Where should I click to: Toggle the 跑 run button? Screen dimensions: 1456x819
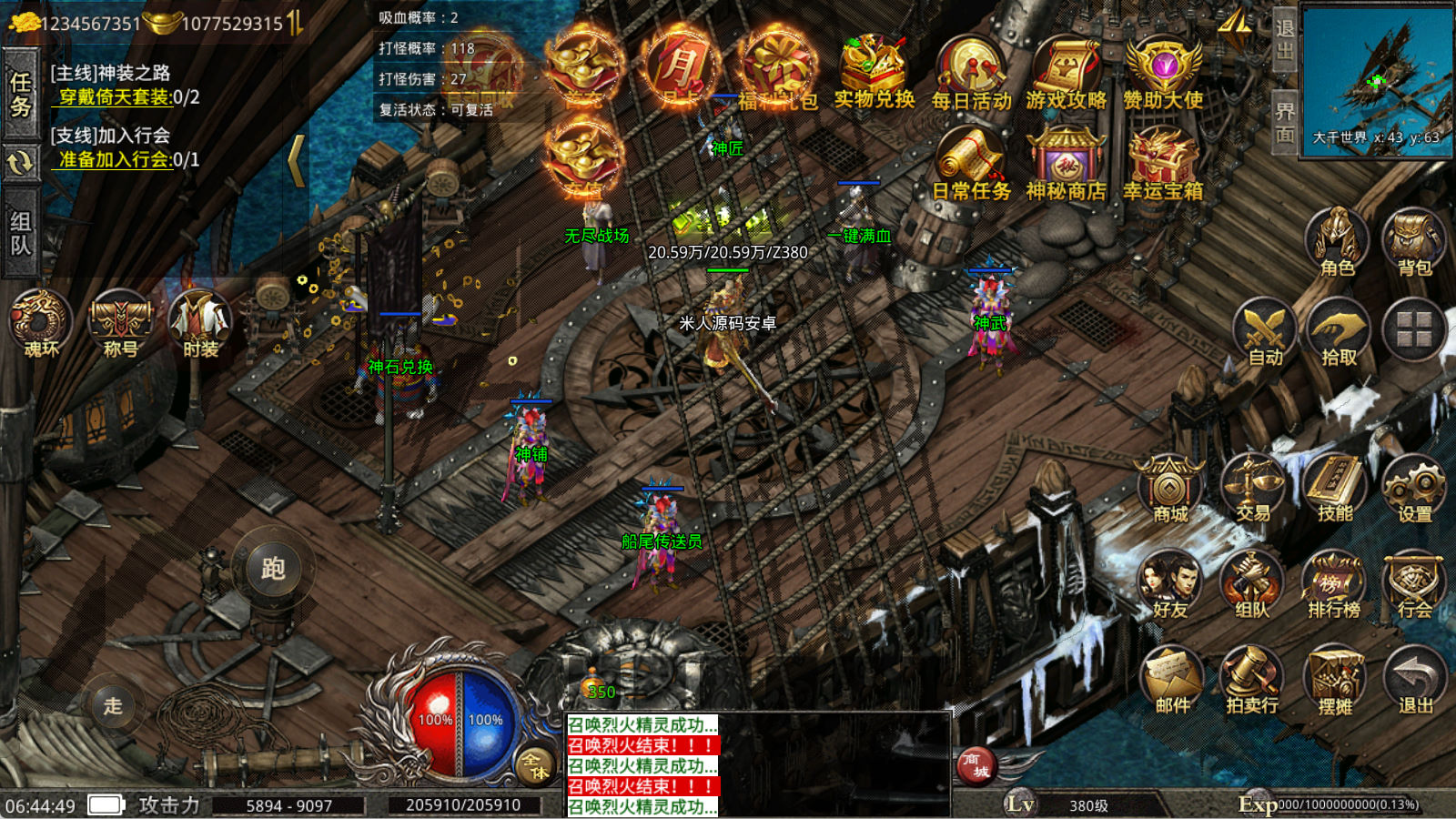pos(273,569)
